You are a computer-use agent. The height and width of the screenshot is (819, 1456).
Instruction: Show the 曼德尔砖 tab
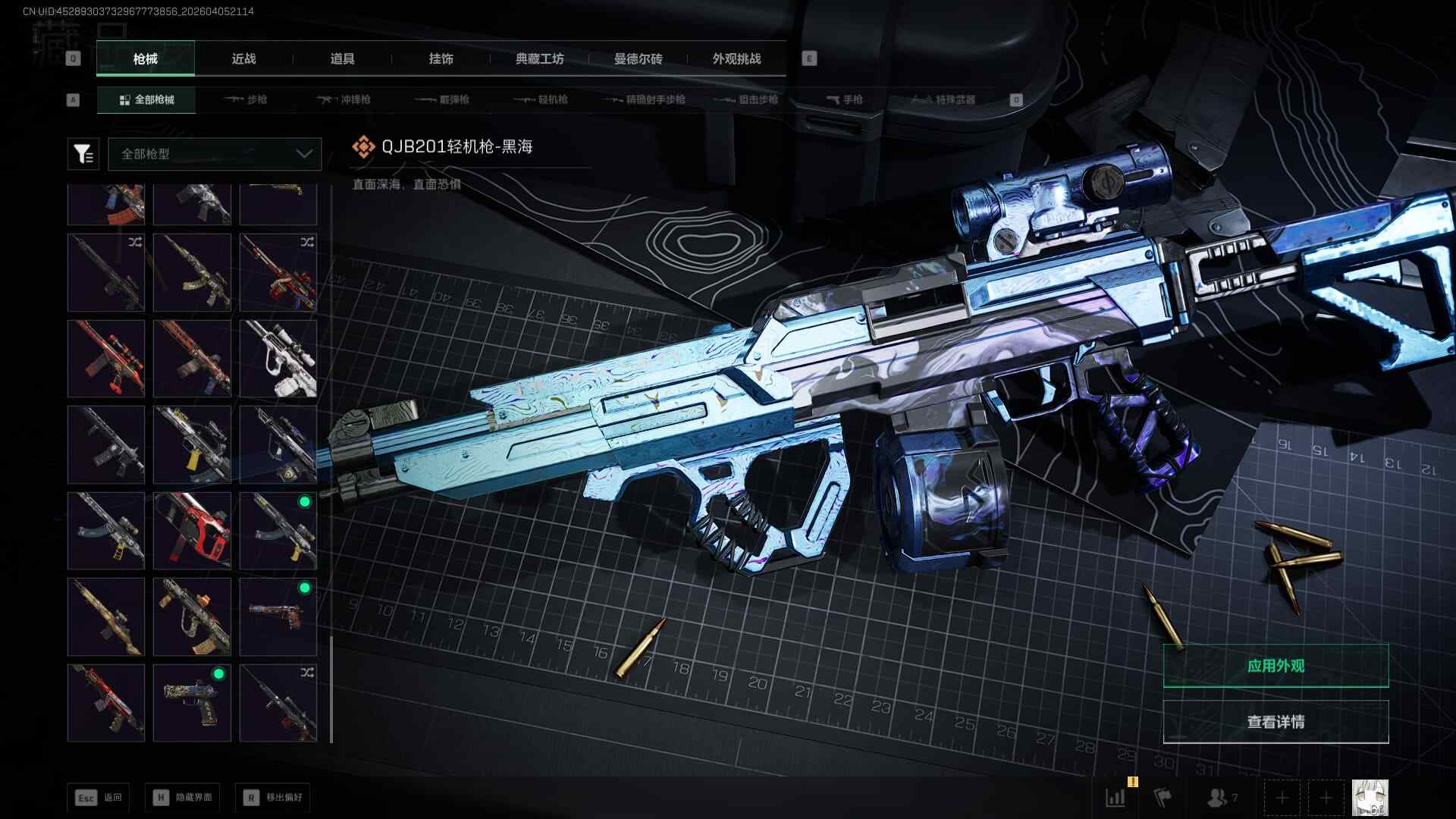[x=638, y=58]
